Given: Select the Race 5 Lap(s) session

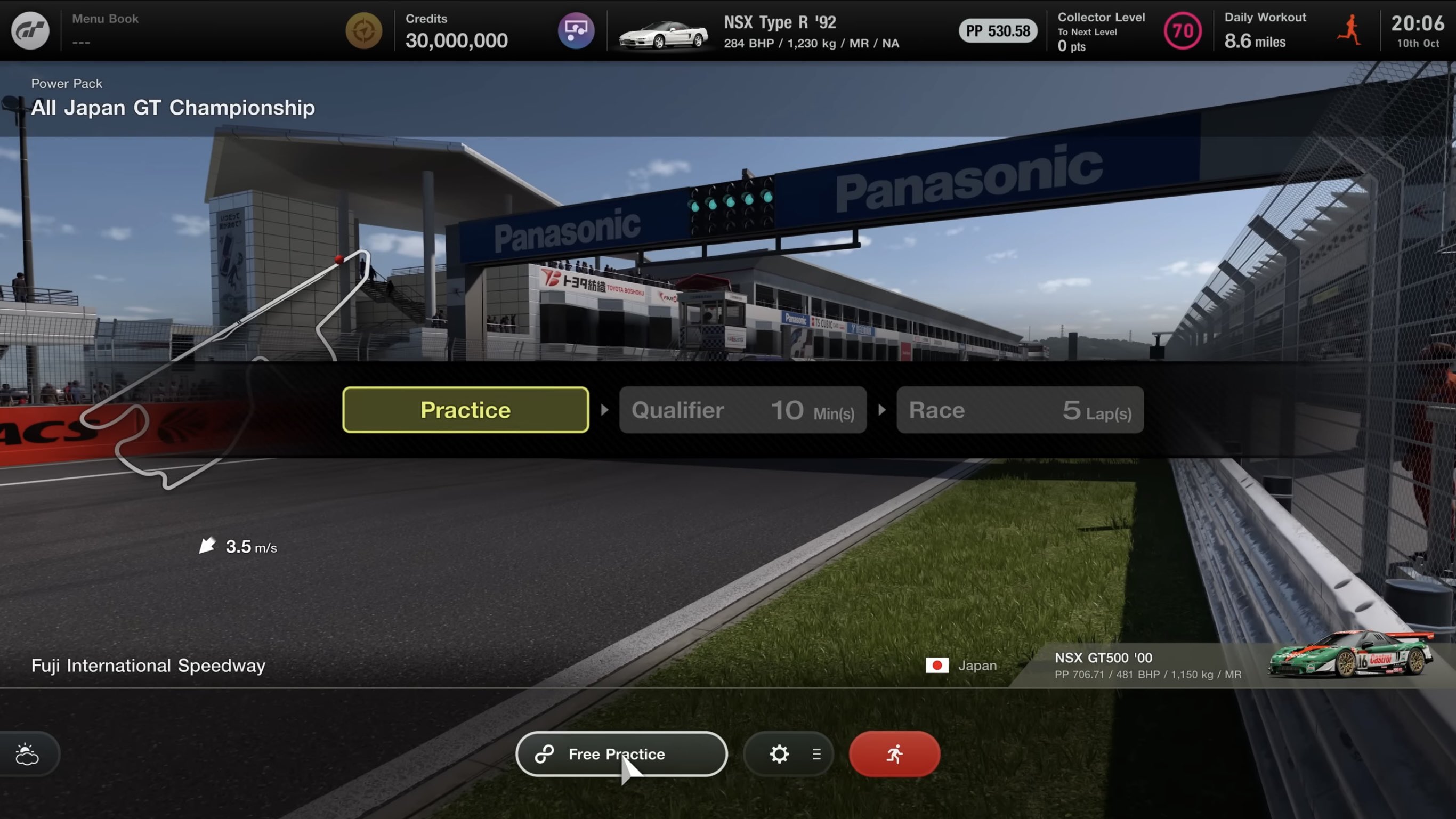Looking at the screenshot, I should click(1019, 410).
